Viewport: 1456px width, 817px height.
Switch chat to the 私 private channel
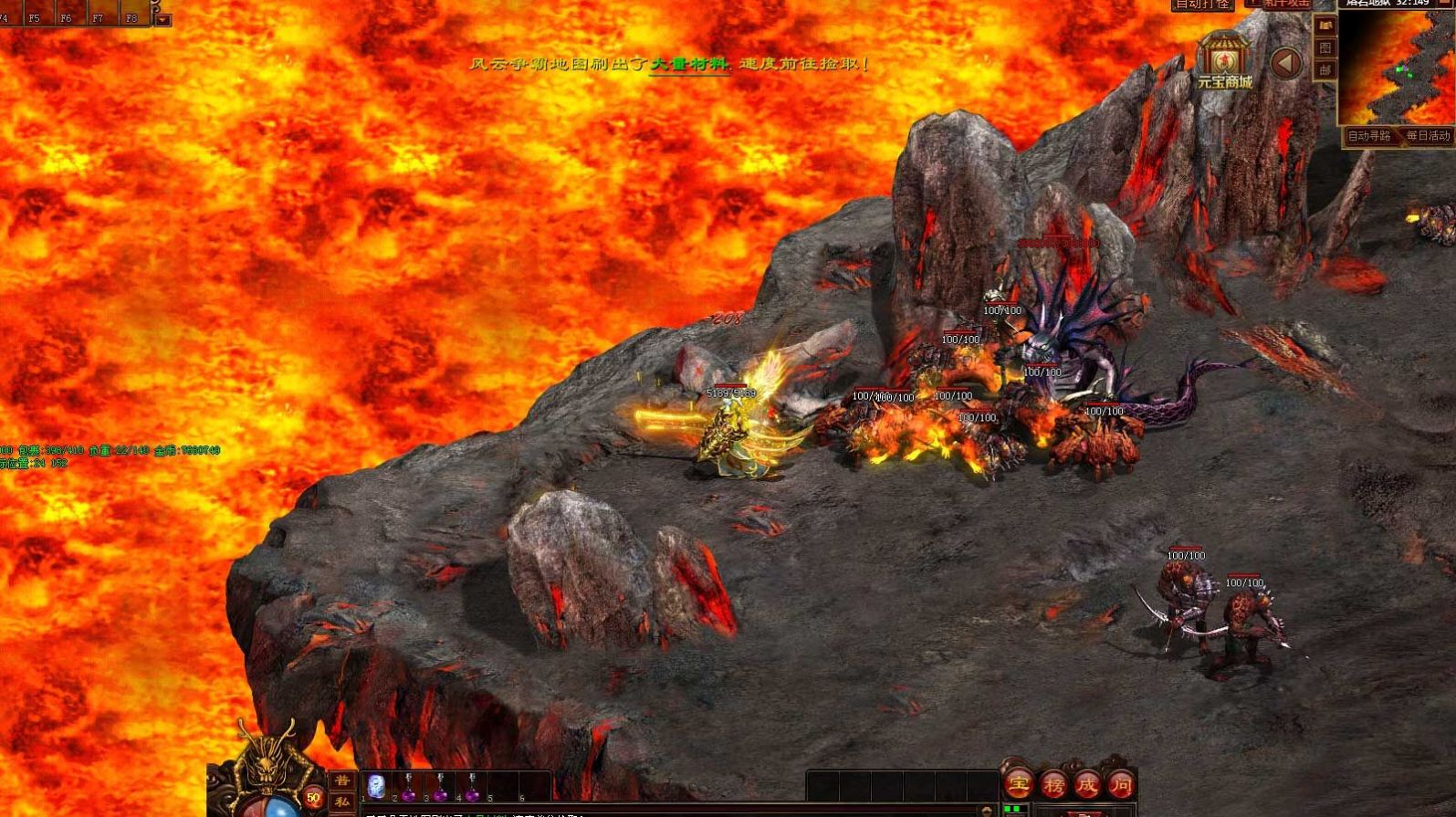click(x=342, y=801)
